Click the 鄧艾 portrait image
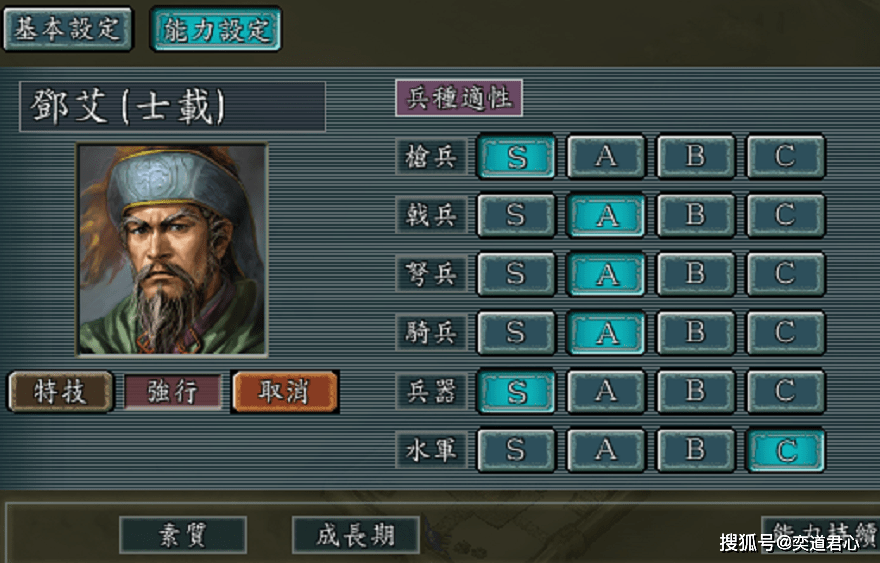 (172, 249)
